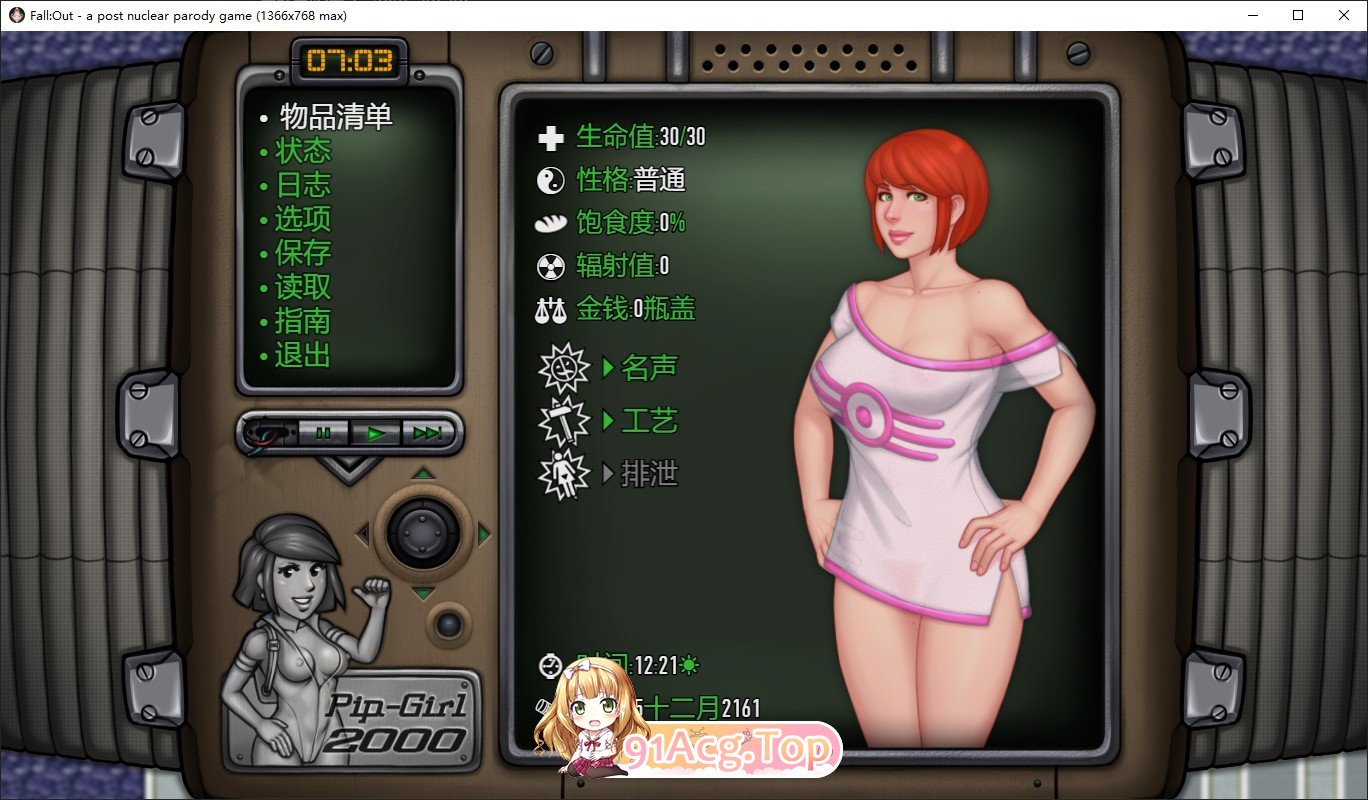This screenshot has height=800, width=1368.
Task: Click 退出 to quit the game
Action: tap(302, 355)
